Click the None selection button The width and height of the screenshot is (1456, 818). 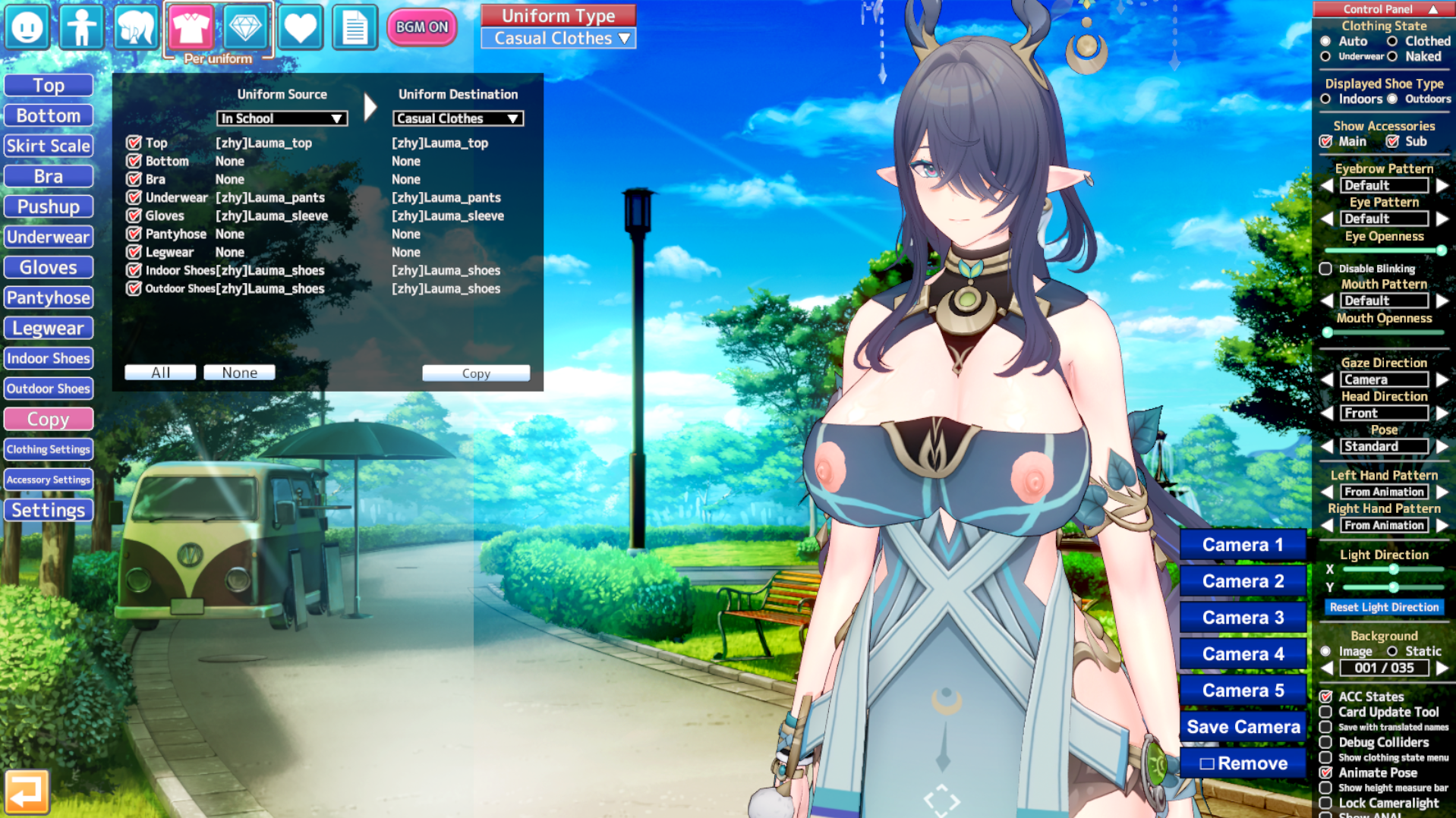click(239, 373)
